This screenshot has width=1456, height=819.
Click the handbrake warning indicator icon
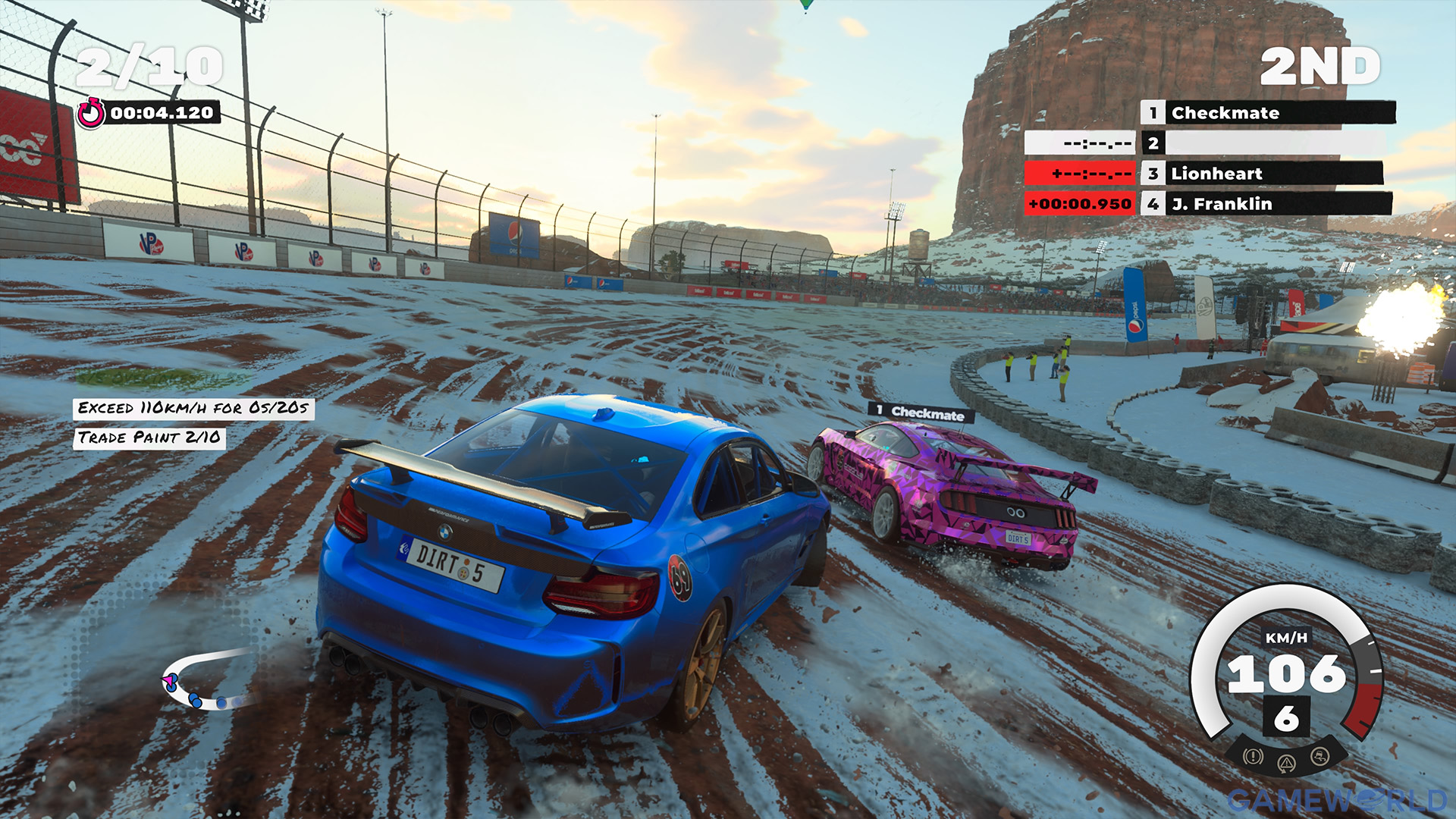(x=1253, y=756)
